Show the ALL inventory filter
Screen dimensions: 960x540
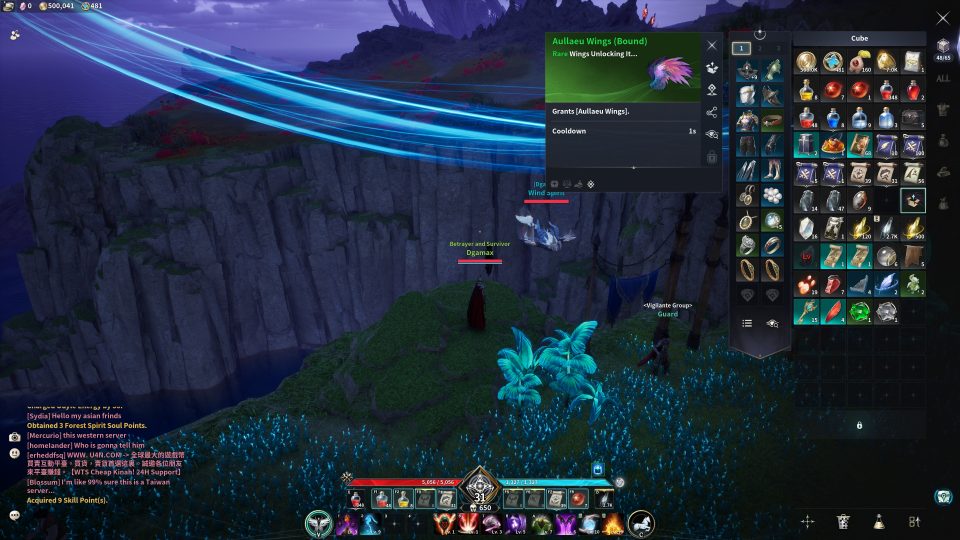(942, 79)
